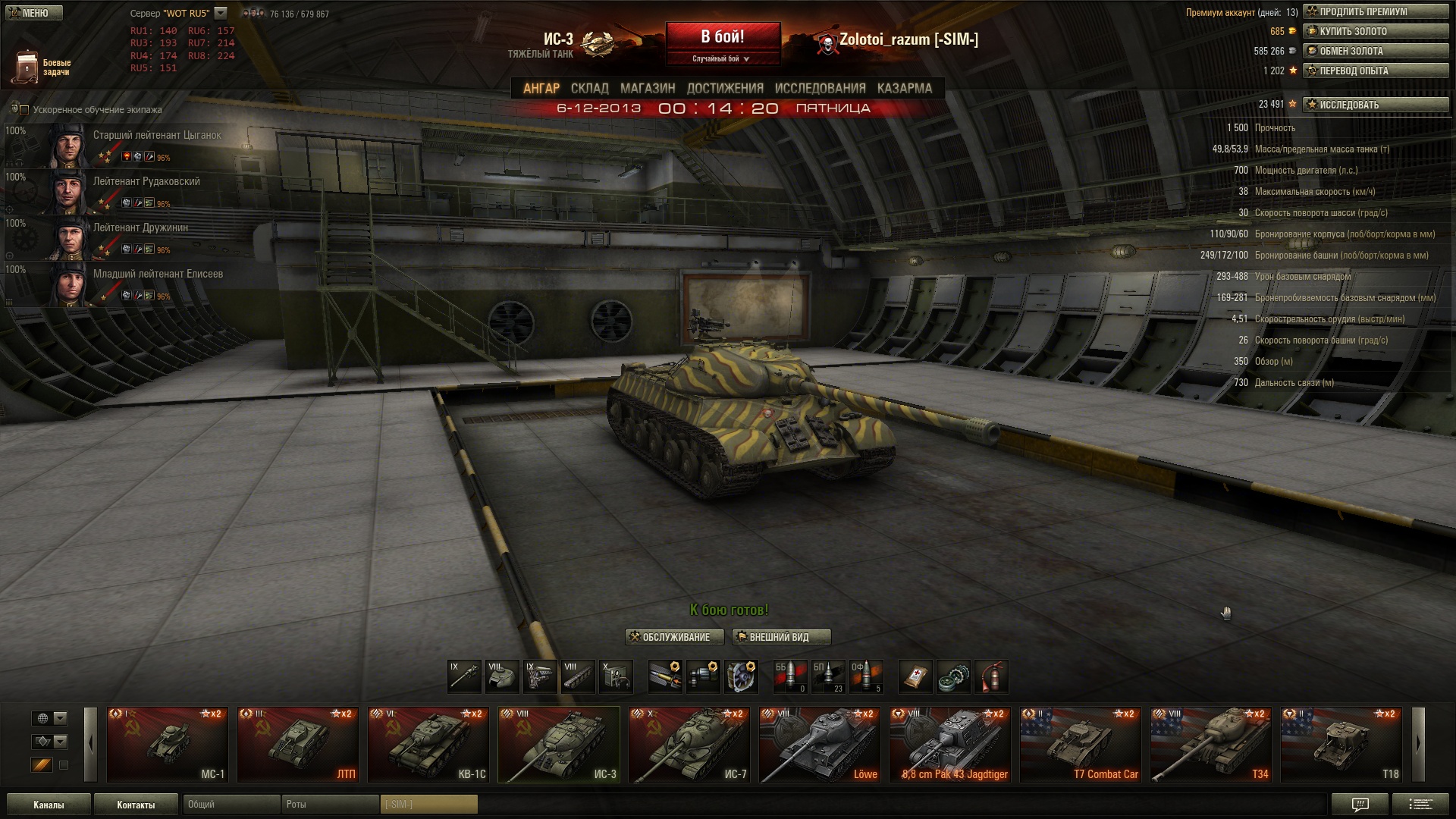Open the МЕНЮ button

pos(34,13)
